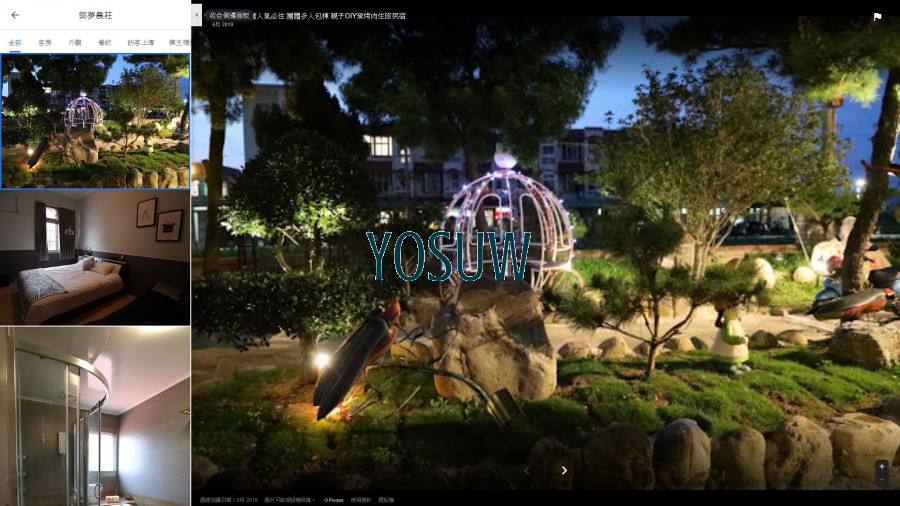This screenshot has width=900, height=506.
Task: Select the garden night photo thumbnail
Action: [95, 121]
